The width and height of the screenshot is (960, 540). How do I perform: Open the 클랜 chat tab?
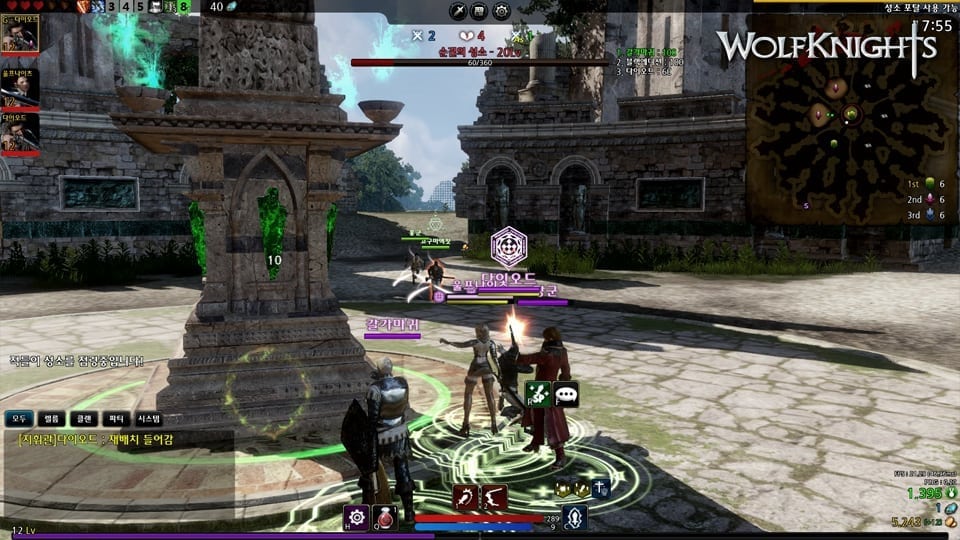click(x=85, y=419)
